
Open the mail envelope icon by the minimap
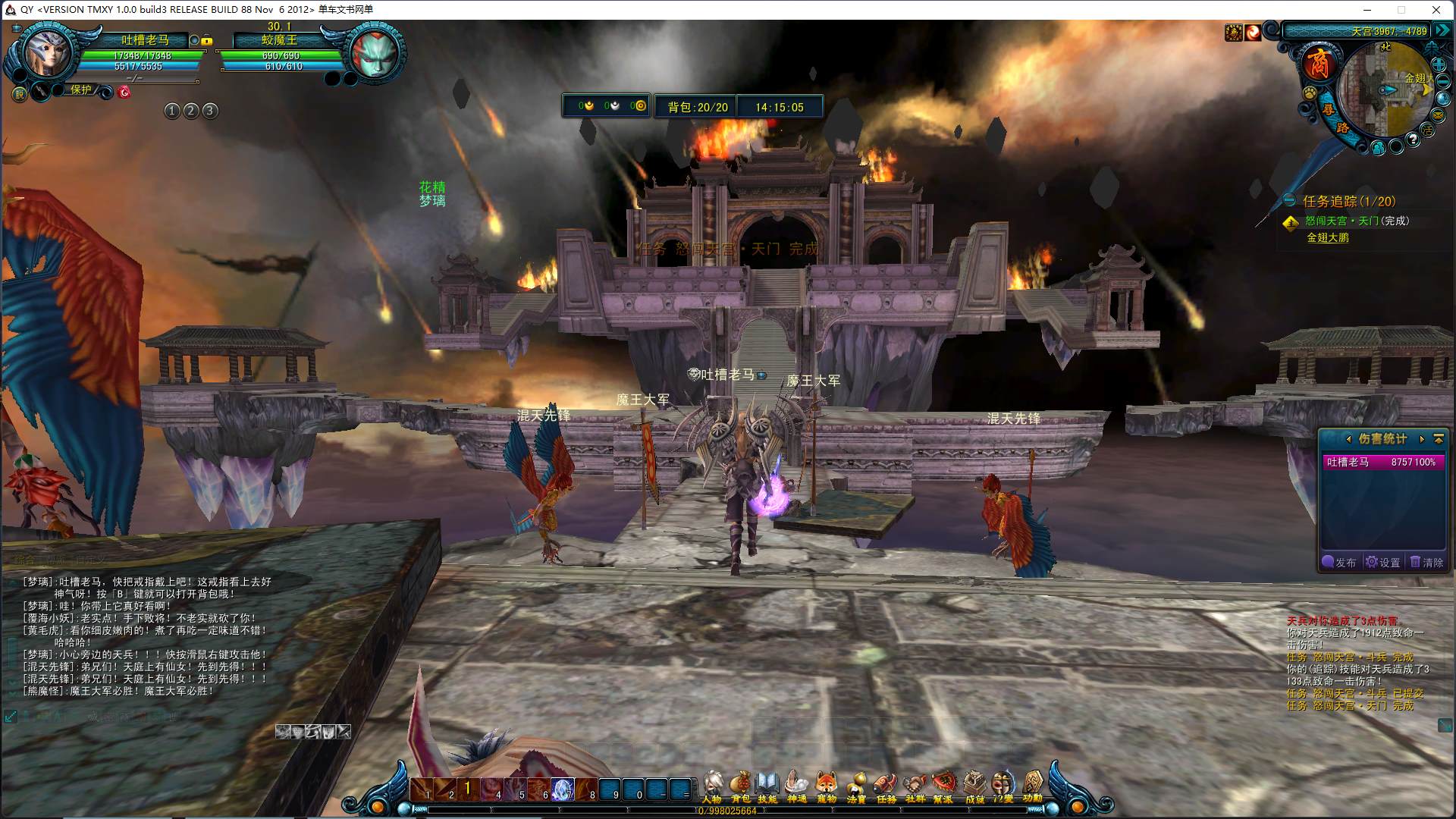1437,115
